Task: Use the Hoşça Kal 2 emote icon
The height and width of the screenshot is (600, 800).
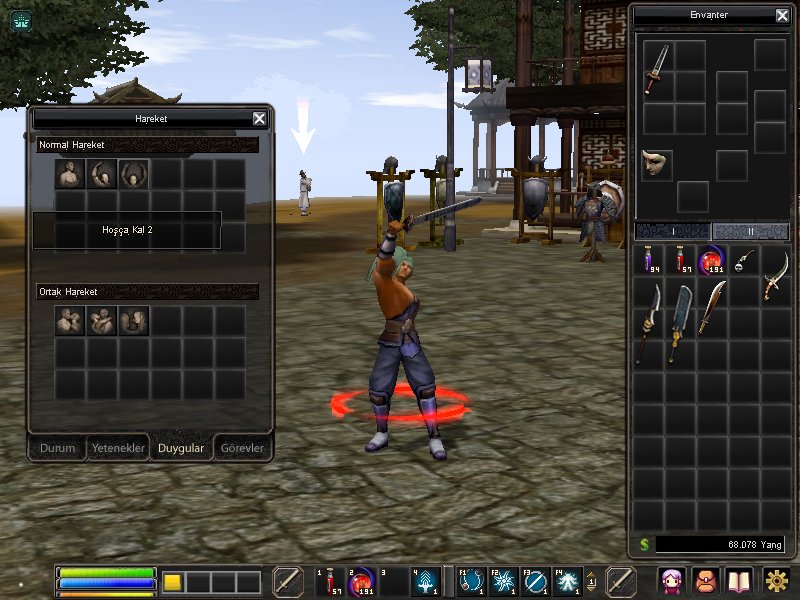Action: point(134,175)
